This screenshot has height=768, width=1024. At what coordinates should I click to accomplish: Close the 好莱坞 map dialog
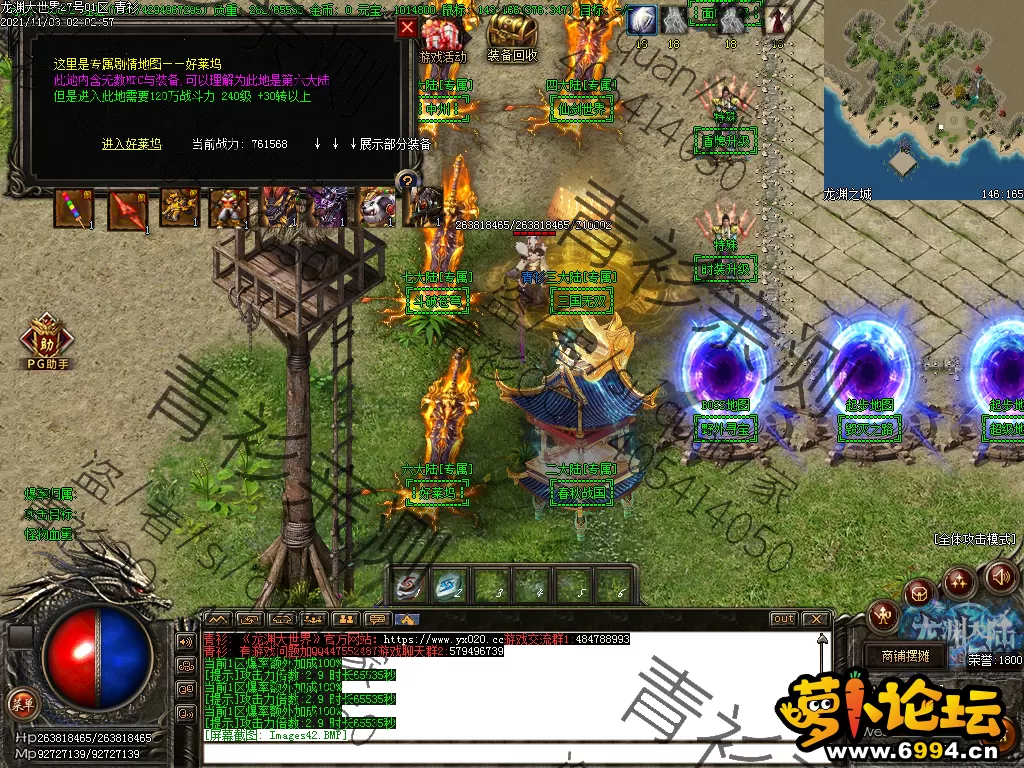(407, 28)
